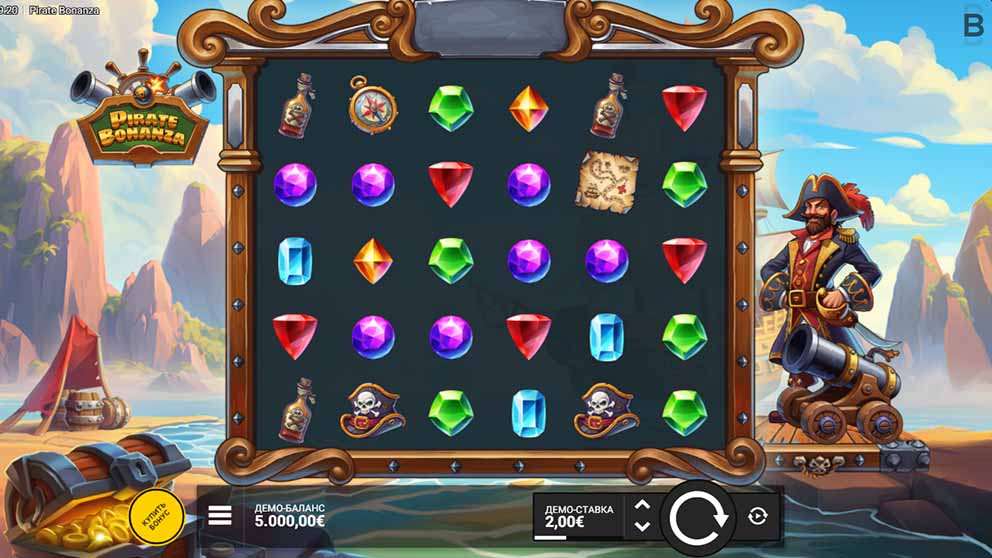This screenshot has width=992, height=558.
Task: Decrease the bet with the down arrow
Action: 642,526
